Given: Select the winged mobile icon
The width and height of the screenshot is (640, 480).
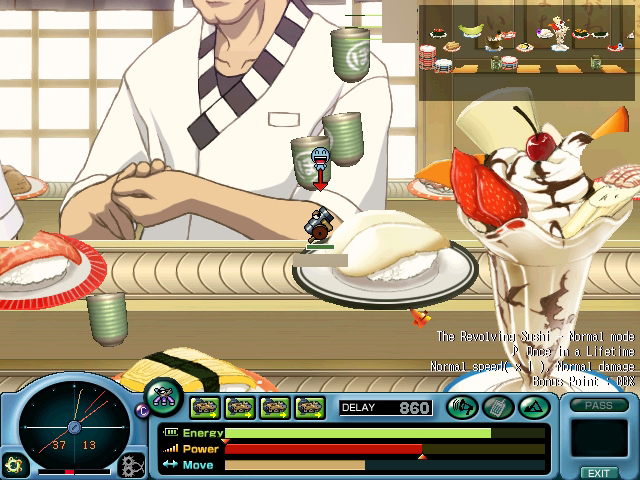Looking at the screenshot, I should coord(162,395).
